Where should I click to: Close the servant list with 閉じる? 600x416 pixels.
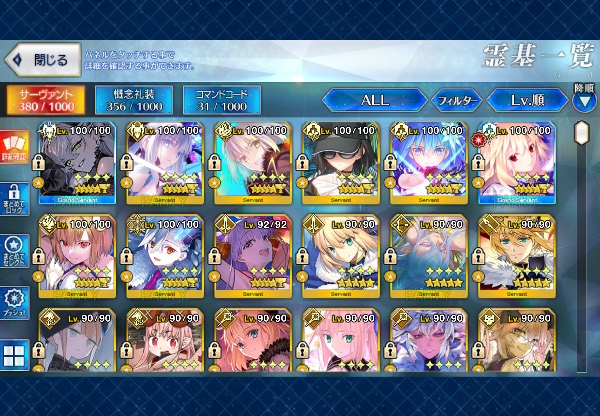tap(41, 60)
